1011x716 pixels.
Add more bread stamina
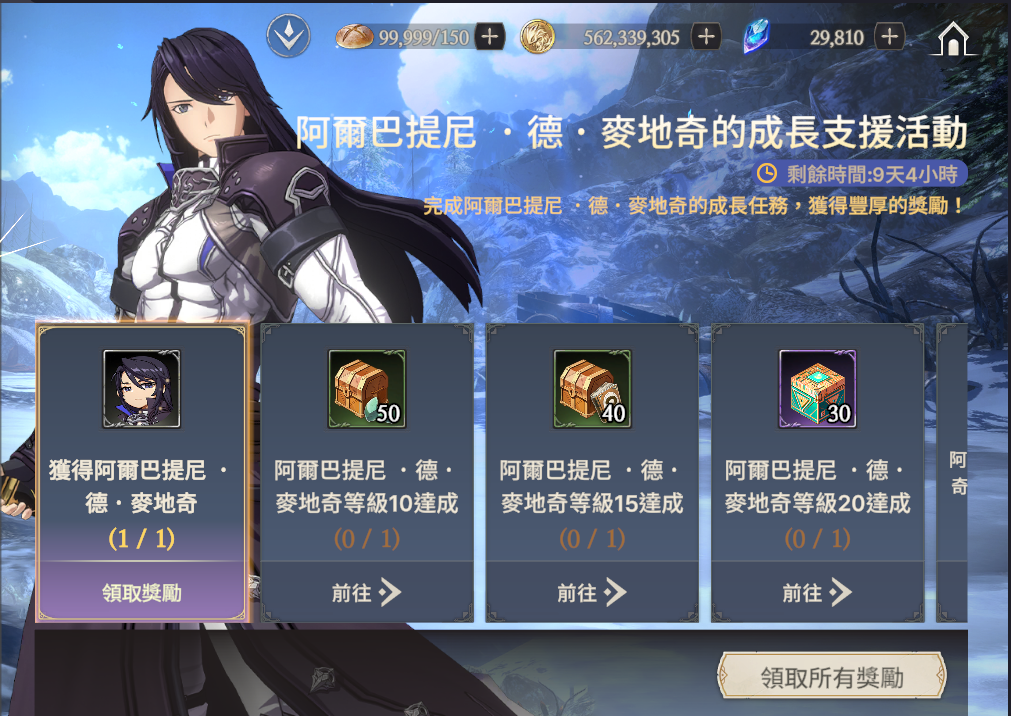pyautogui.click(x=489, y=37)
